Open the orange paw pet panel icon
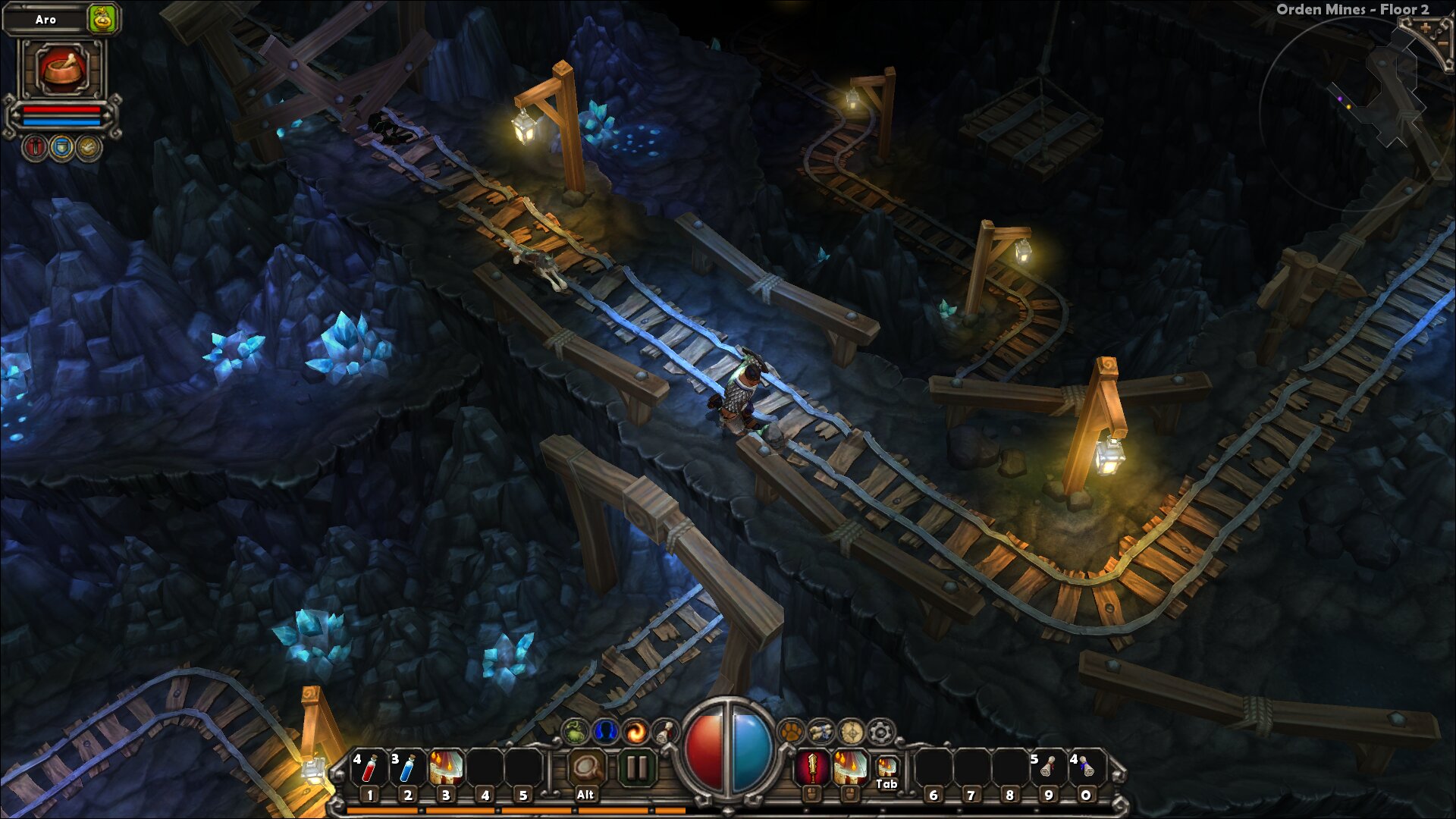Image resolution: width=1456 pixels, height=819 pixels. click(791, 732)
